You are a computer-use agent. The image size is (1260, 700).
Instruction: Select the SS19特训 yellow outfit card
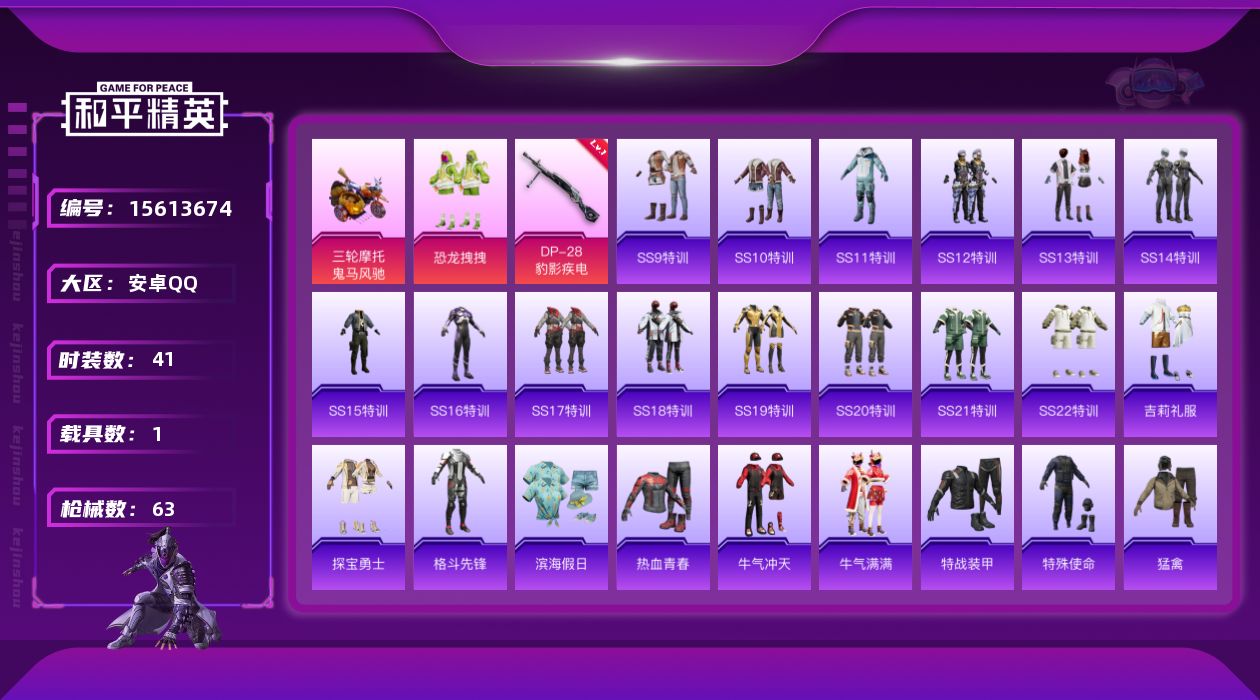764,364
